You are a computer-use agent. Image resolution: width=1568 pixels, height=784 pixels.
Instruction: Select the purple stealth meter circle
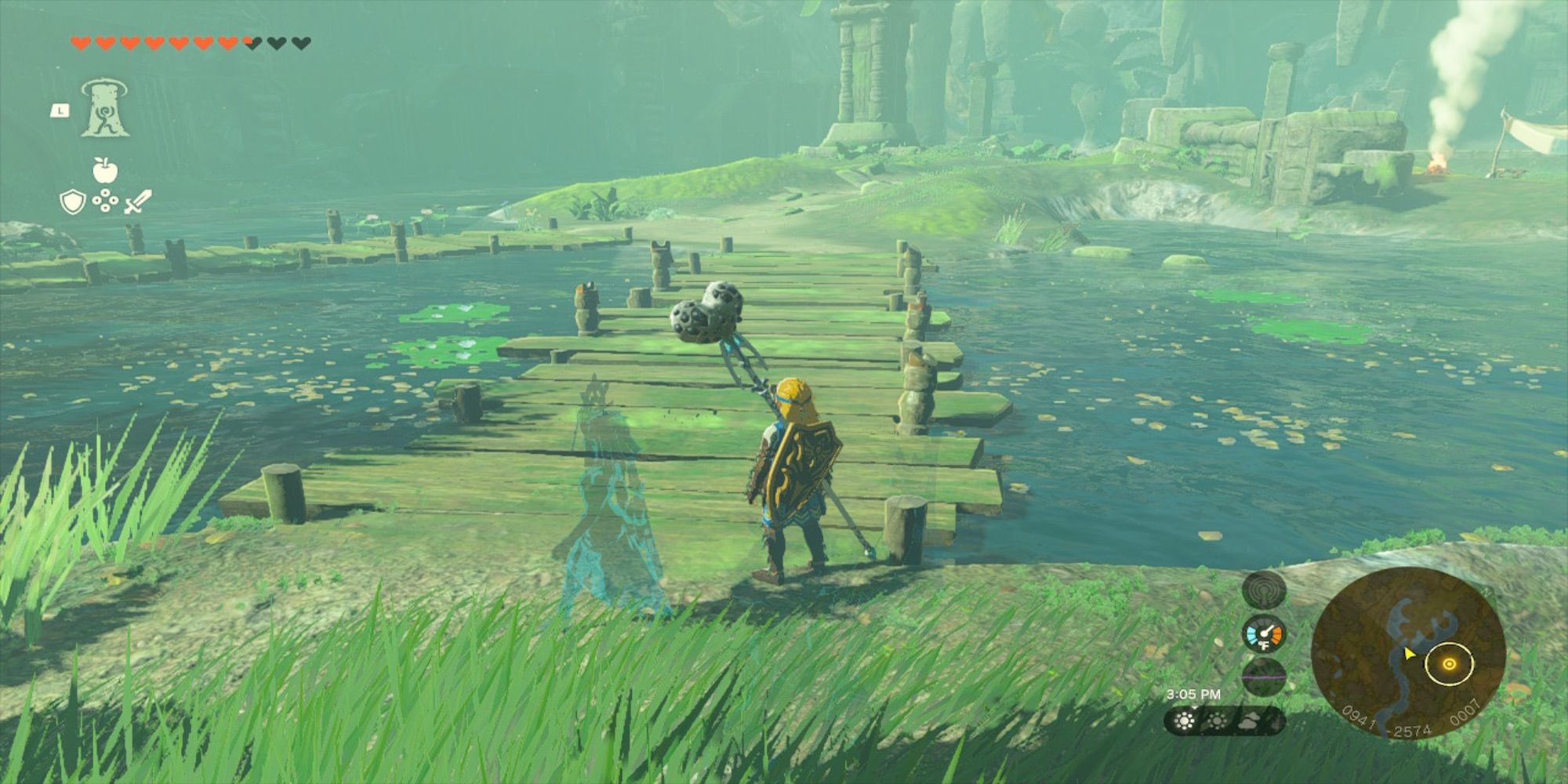pos(1264,678)
